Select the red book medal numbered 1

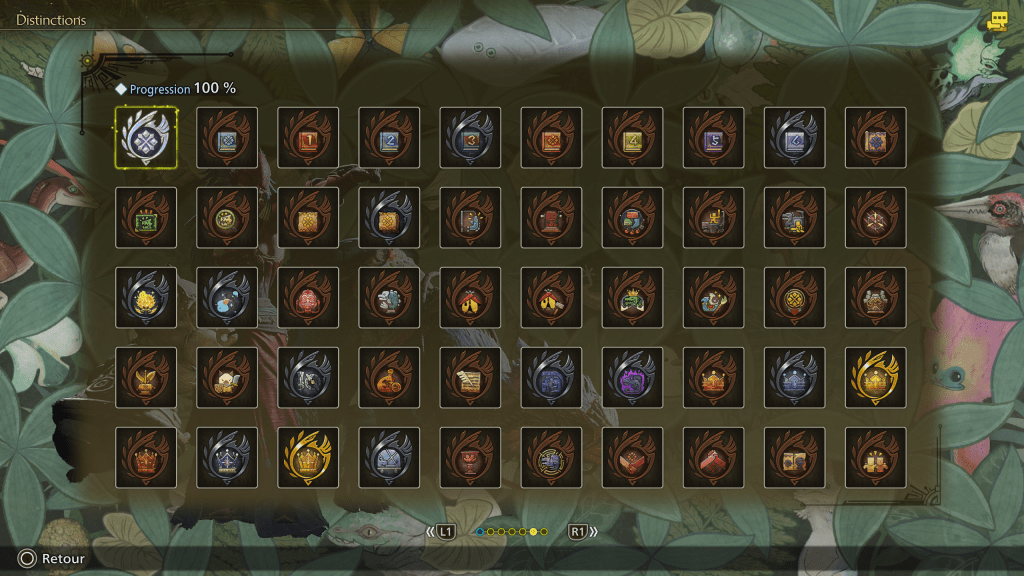tap(308, 138)
